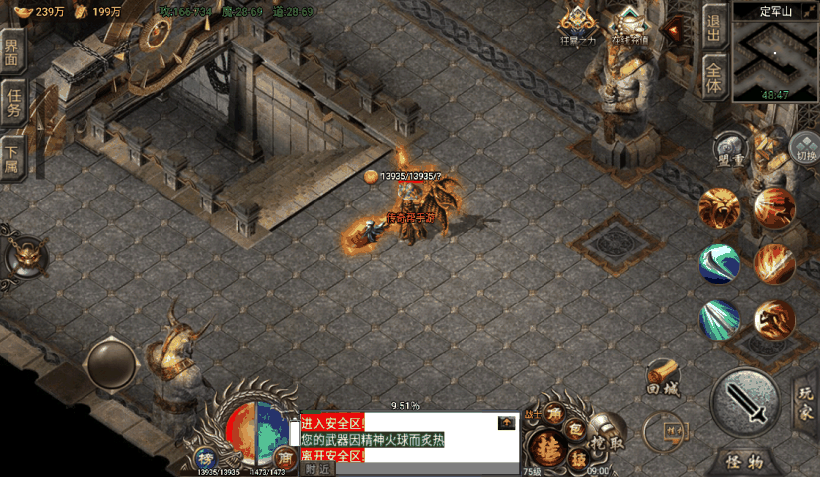Collapse the top icon bar with the arrow

click(674, 30)
